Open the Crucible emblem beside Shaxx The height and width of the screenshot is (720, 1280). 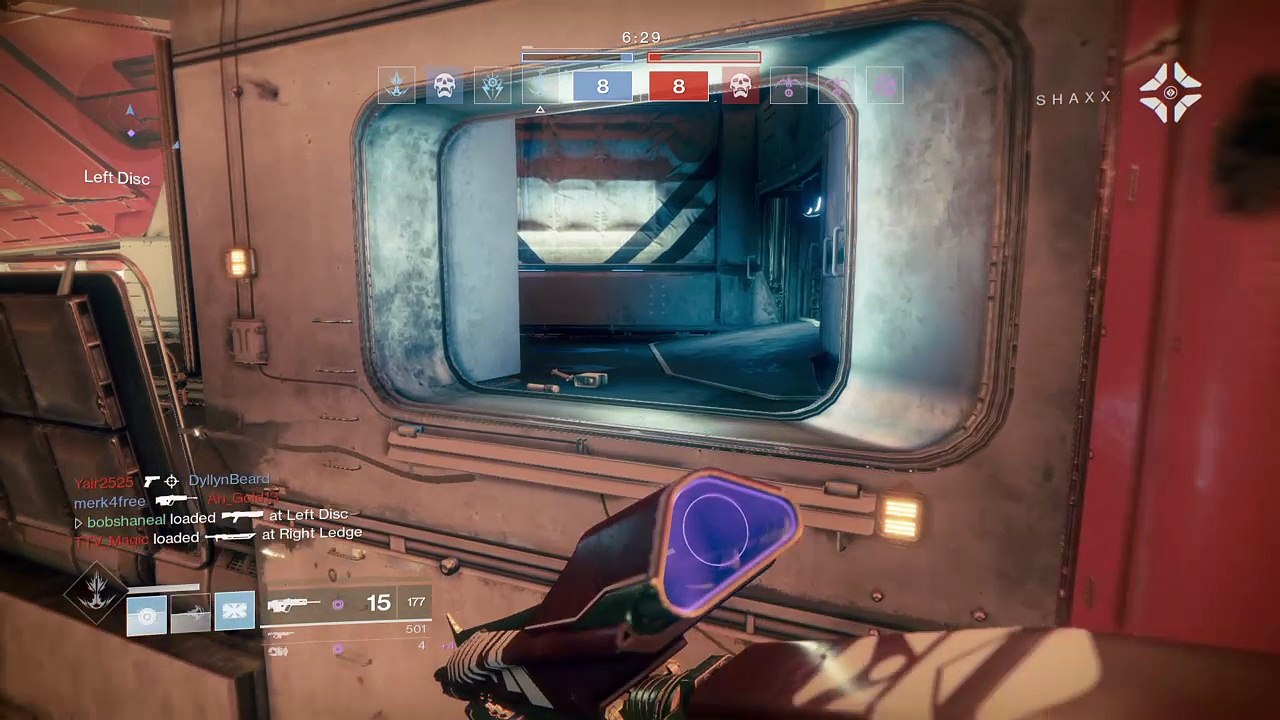(1170, 93)
